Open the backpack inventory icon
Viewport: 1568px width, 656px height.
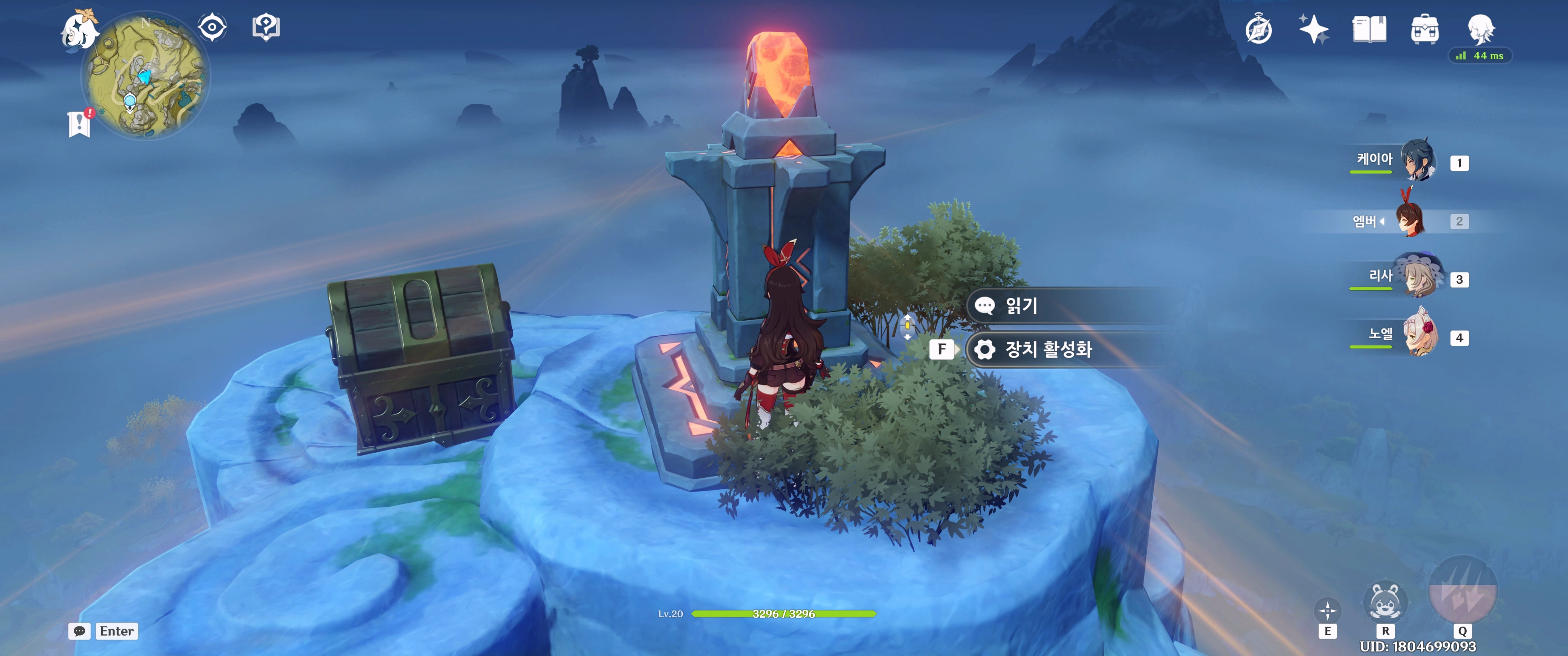pyautogui.click(x=1424, y=29)
